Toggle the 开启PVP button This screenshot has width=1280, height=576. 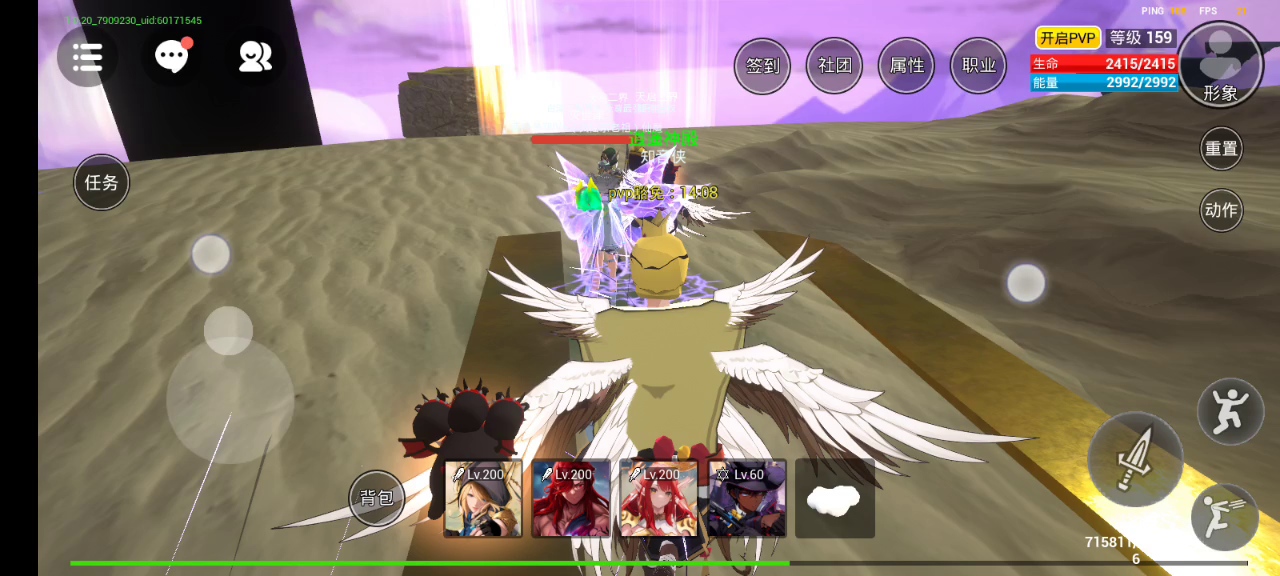1068,38
